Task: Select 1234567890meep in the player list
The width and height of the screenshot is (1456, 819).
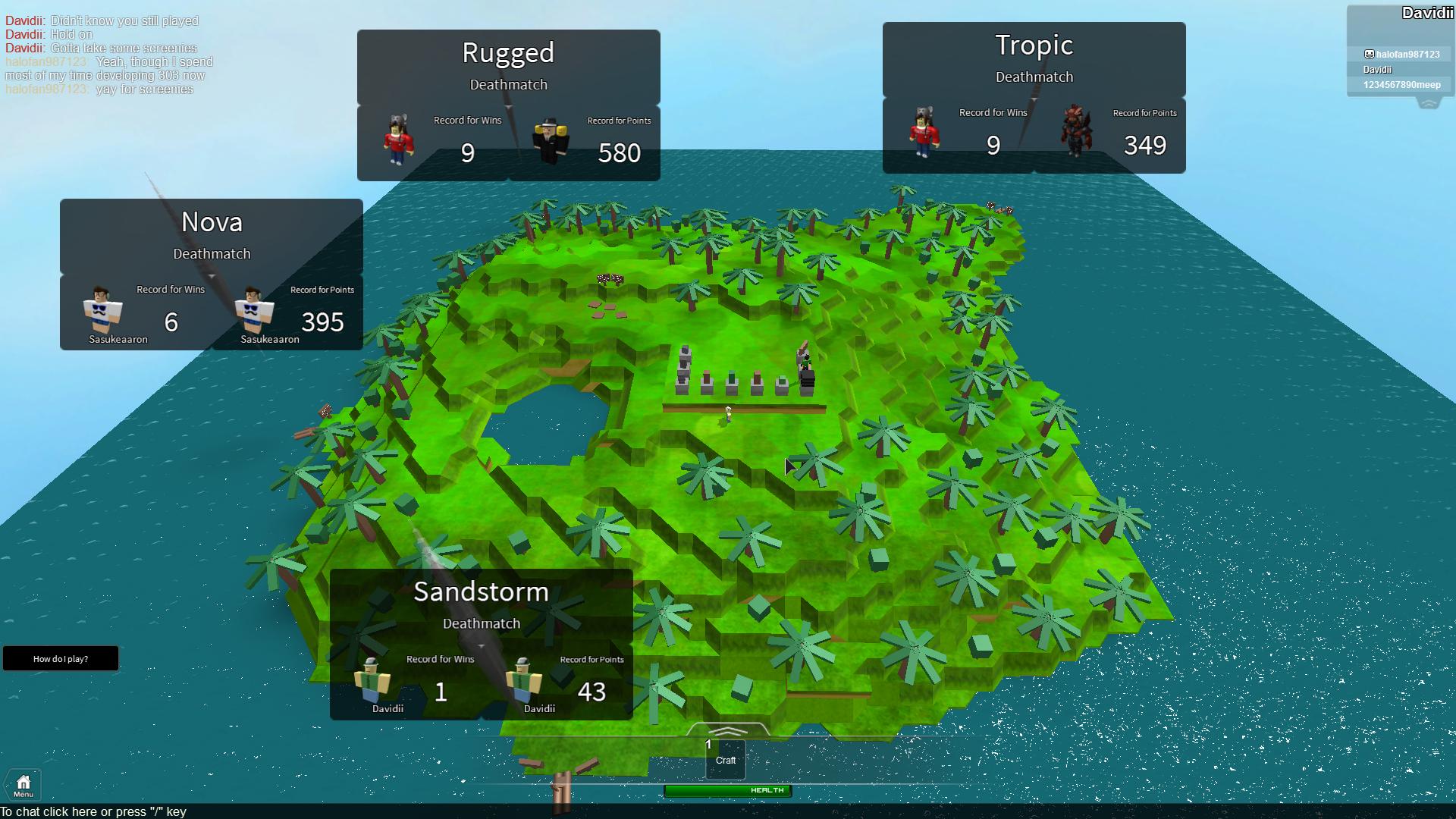Action: 1401,85
